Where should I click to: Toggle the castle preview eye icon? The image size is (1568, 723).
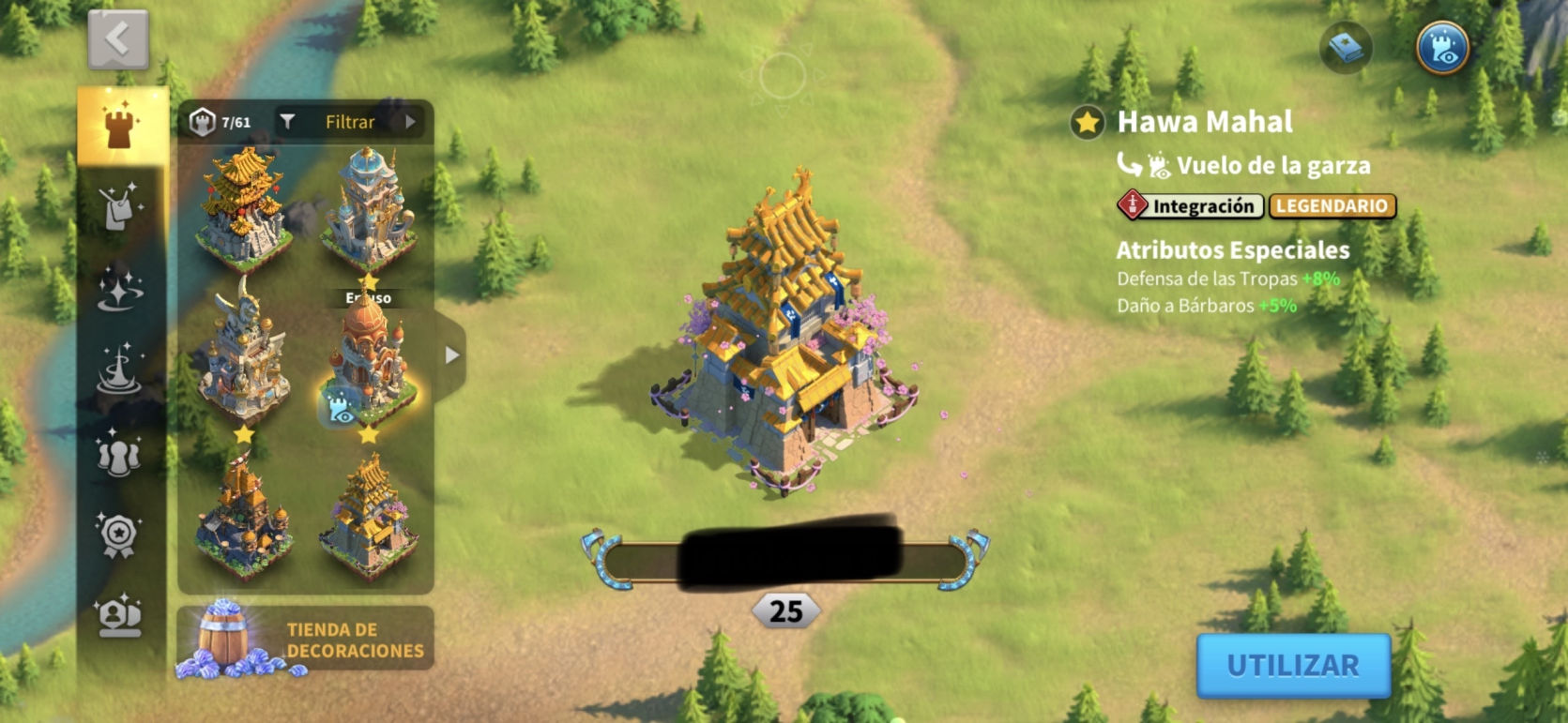point(1441,48)
